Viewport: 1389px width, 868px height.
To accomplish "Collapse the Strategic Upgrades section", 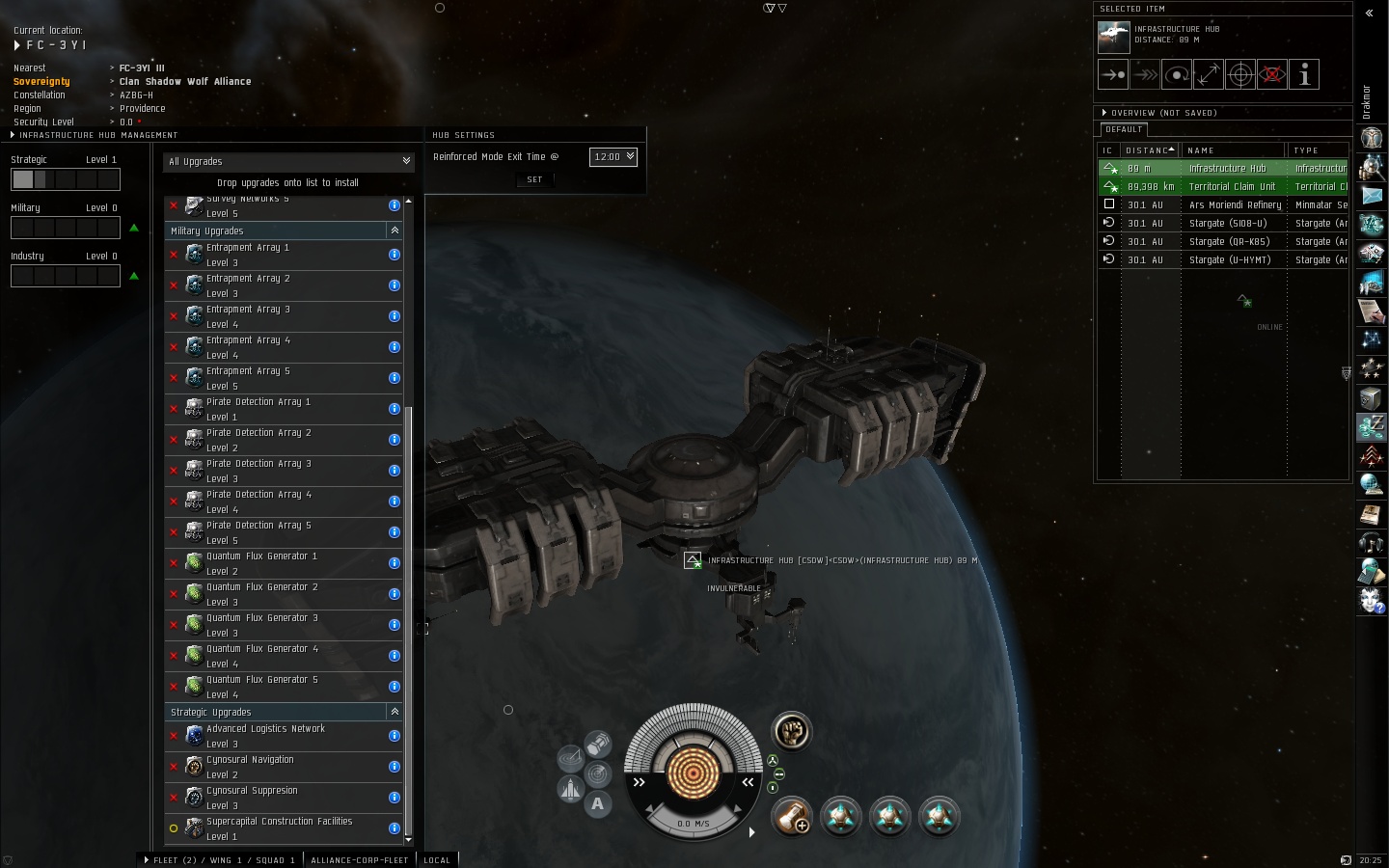I will click(395, 712).
